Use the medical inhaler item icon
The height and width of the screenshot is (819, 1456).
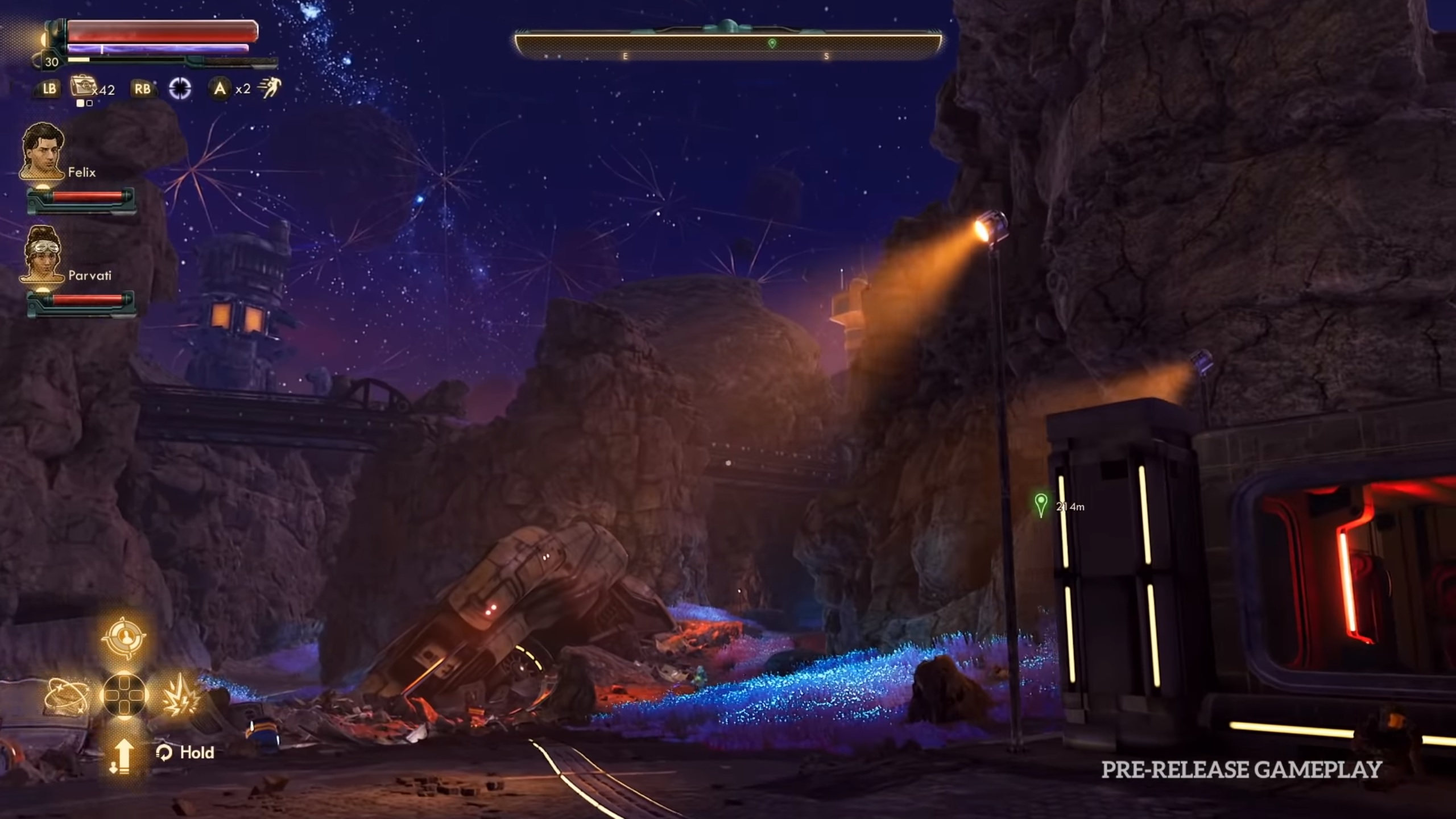(x=81, y=88)
